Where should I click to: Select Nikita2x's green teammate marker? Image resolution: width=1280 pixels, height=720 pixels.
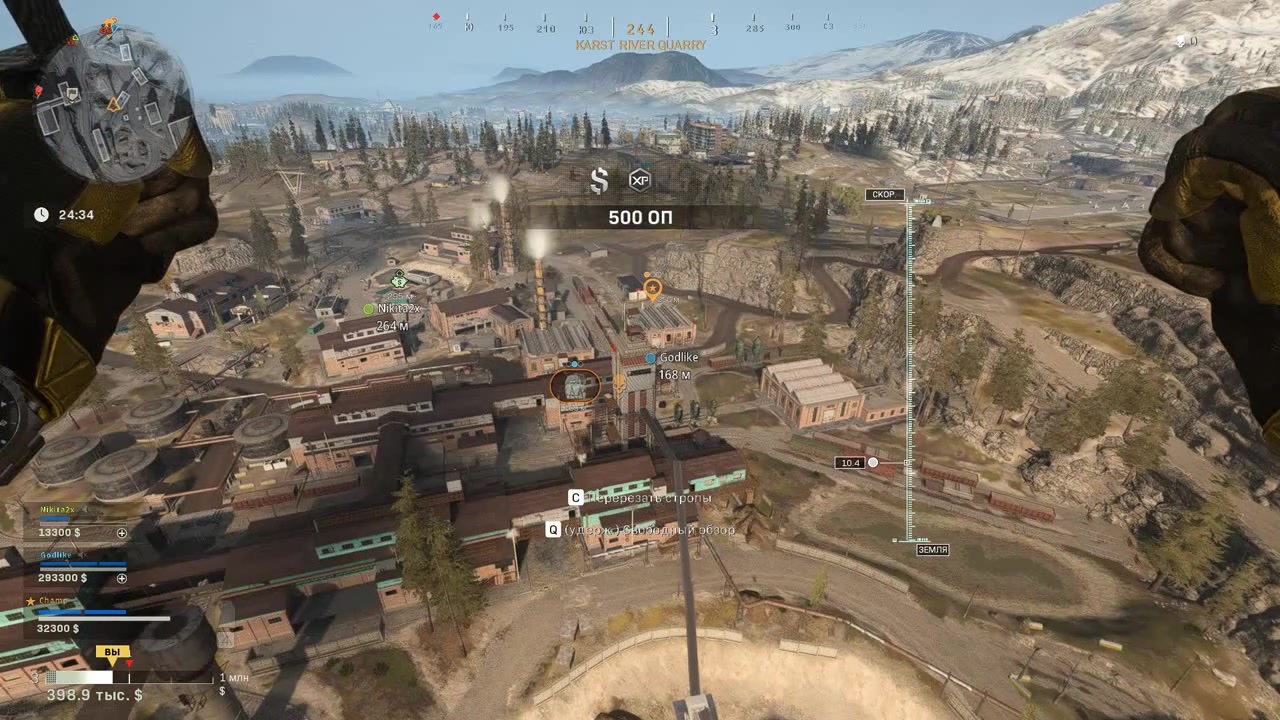(x=369, y=310)
